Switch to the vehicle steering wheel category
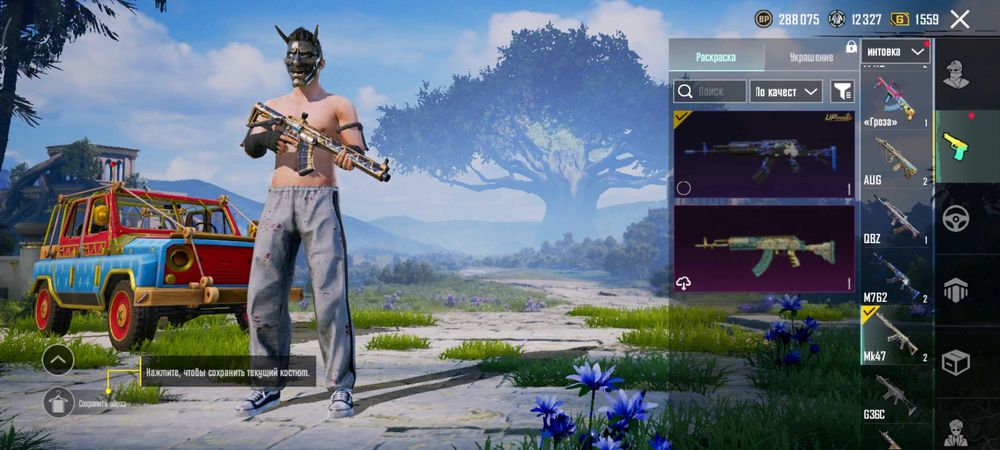 (956, 217)
